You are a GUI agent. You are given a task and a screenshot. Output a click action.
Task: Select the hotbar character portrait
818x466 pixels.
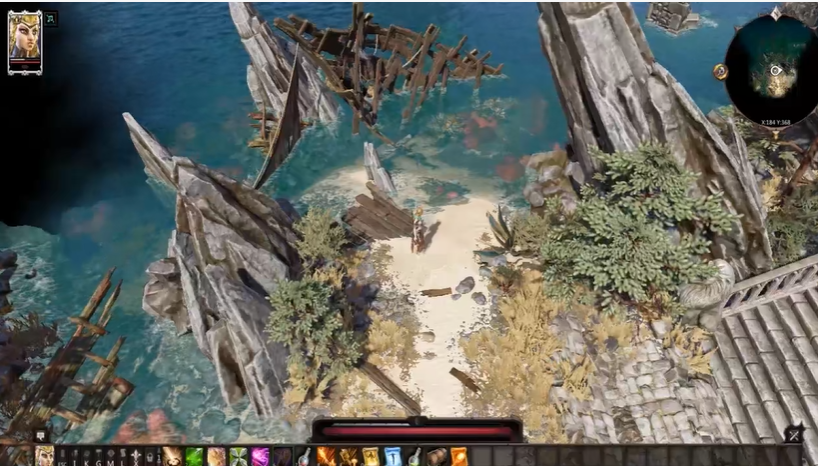pos(45,457)
